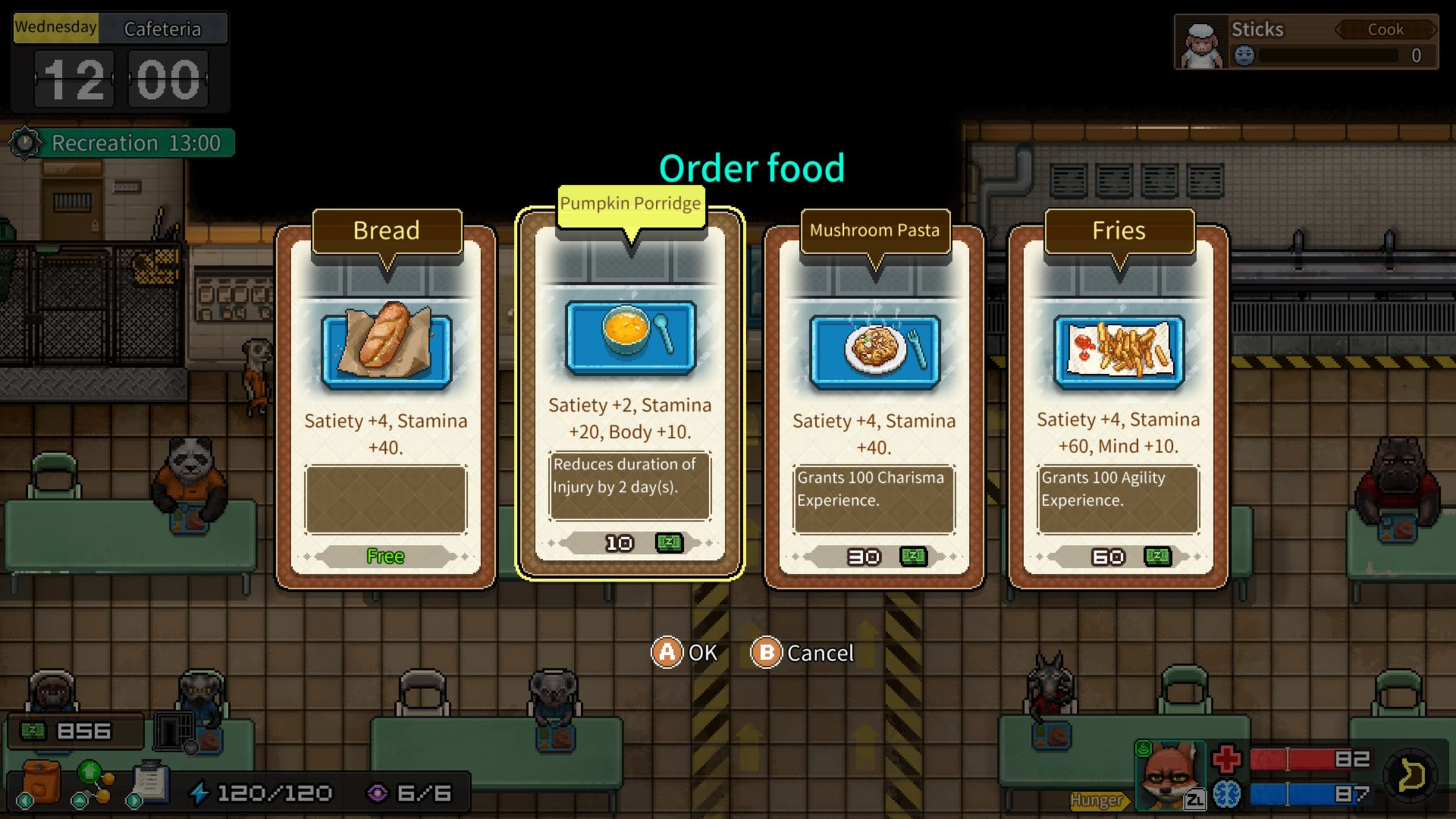Click the Recreation 13:00 schedule tracker
This screenshot has height=819, width=1456.
pyautogui.click(x=121, y=143)
